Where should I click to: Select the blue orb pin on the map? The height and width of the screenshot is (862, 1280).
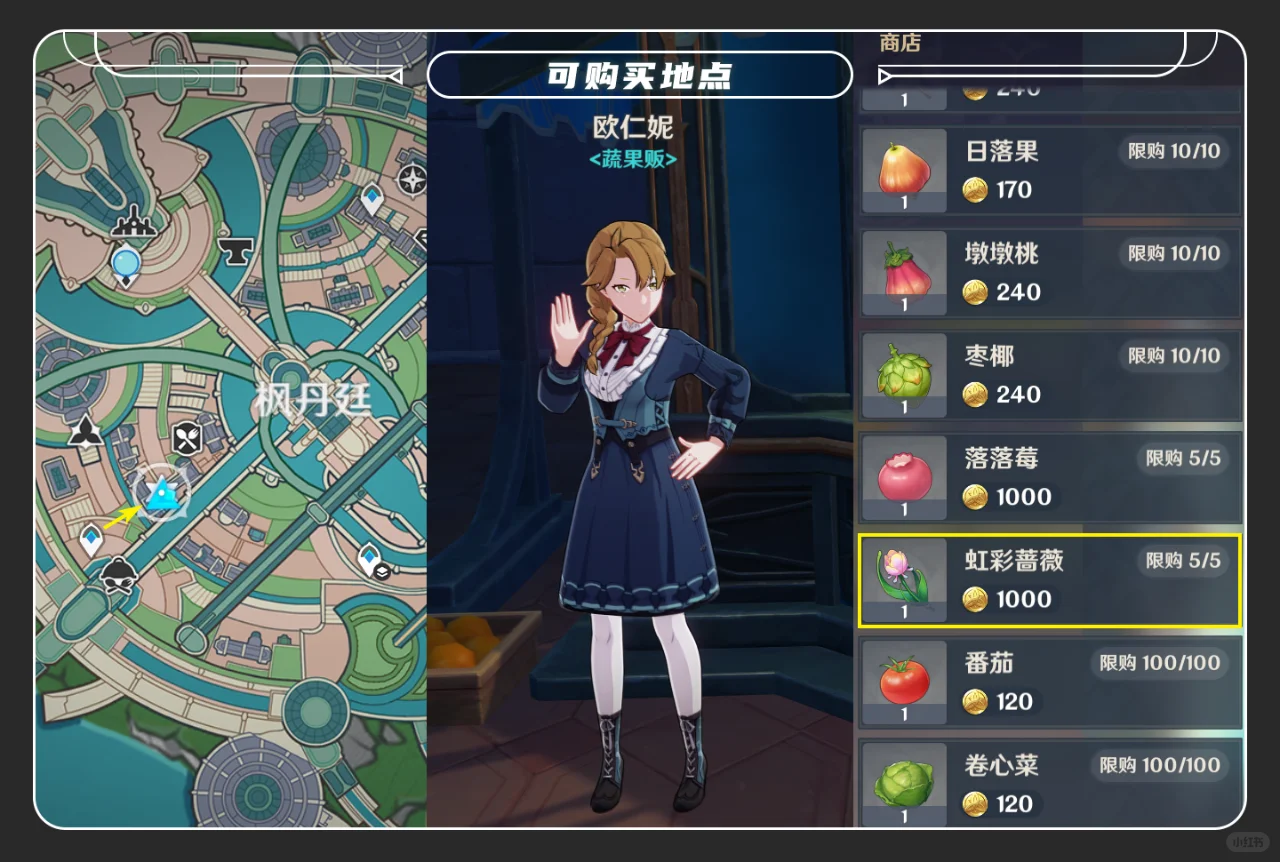click(x=126, y=264)
